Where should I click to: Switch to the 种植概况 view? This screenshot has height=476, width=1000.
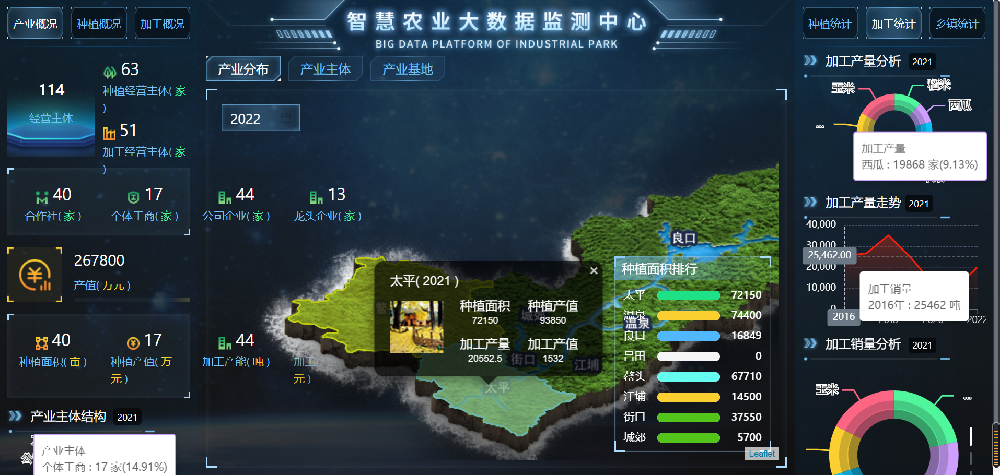click(x=99, y=23)
